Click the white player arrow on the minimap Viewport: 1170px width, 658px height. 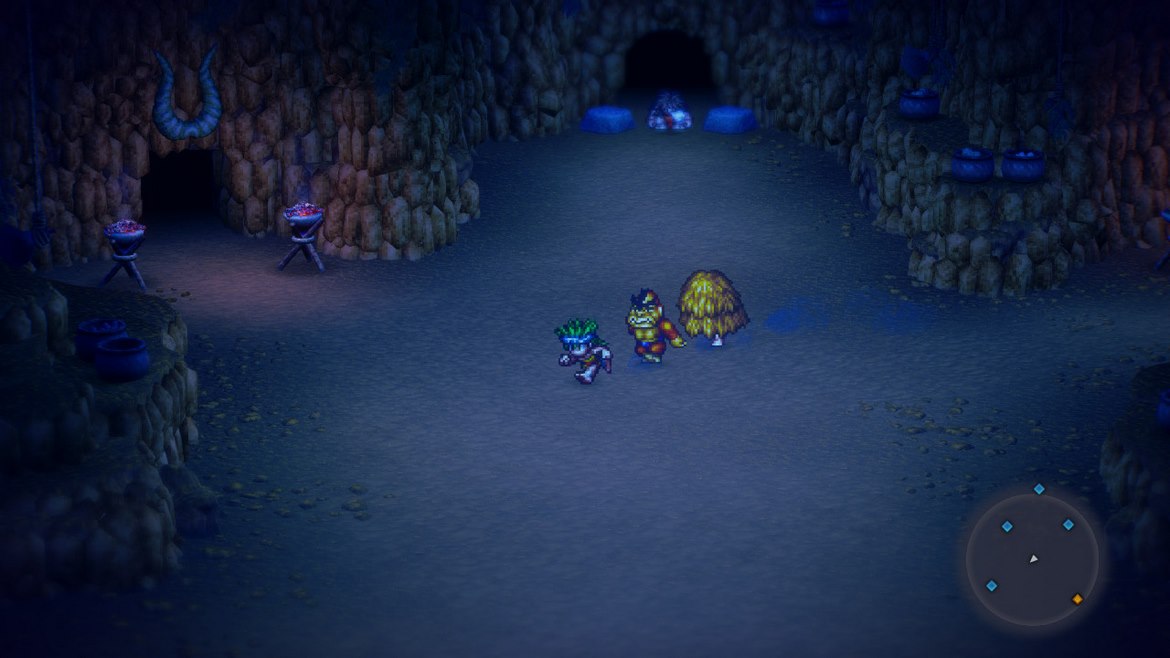[x=1034, y=559]
